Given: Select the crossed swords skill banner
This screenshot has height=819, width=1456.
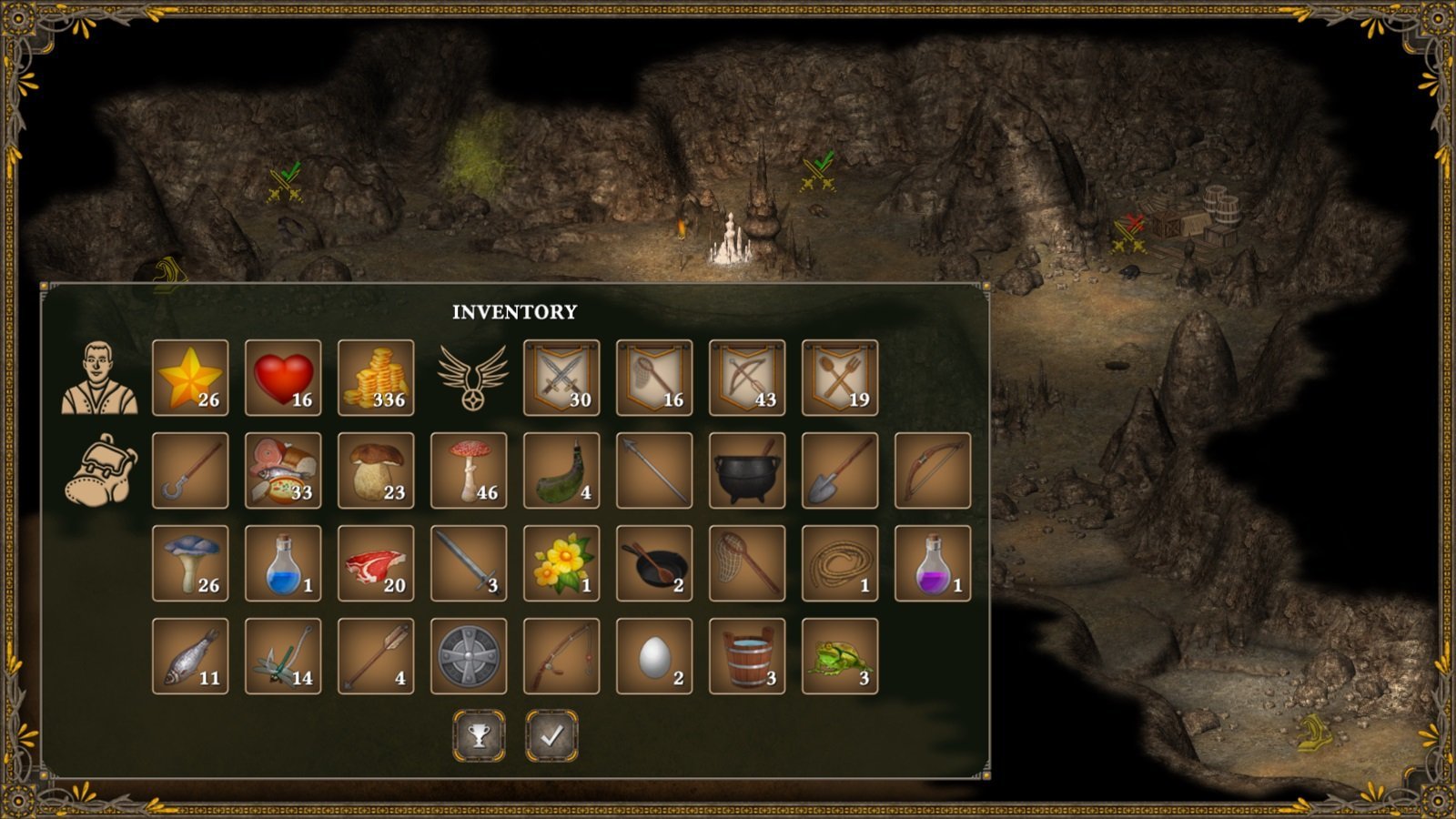Looking at the screenshot, I should (x=561, y=378).
